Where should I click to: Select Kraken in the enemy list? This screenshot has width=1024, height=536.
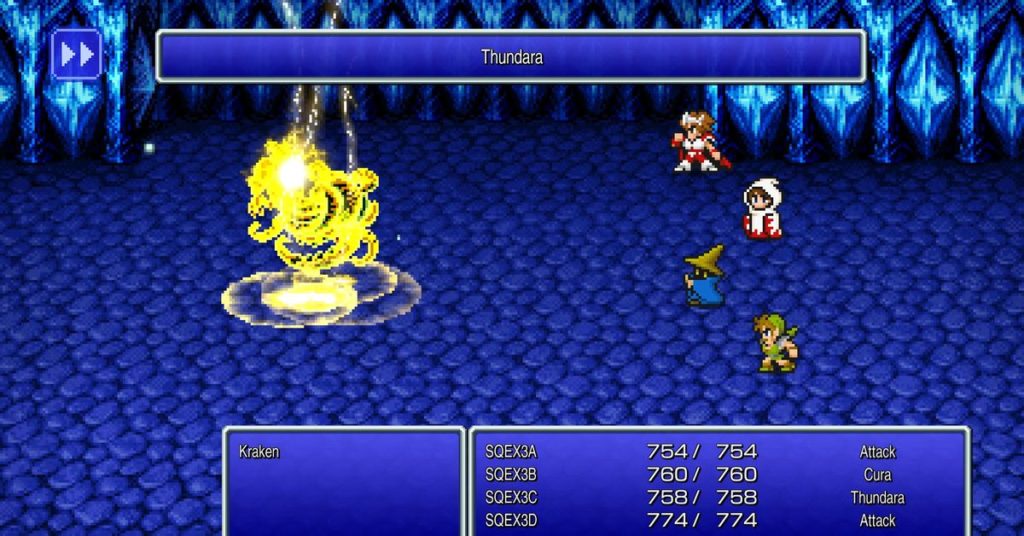(x=259, y=452)
